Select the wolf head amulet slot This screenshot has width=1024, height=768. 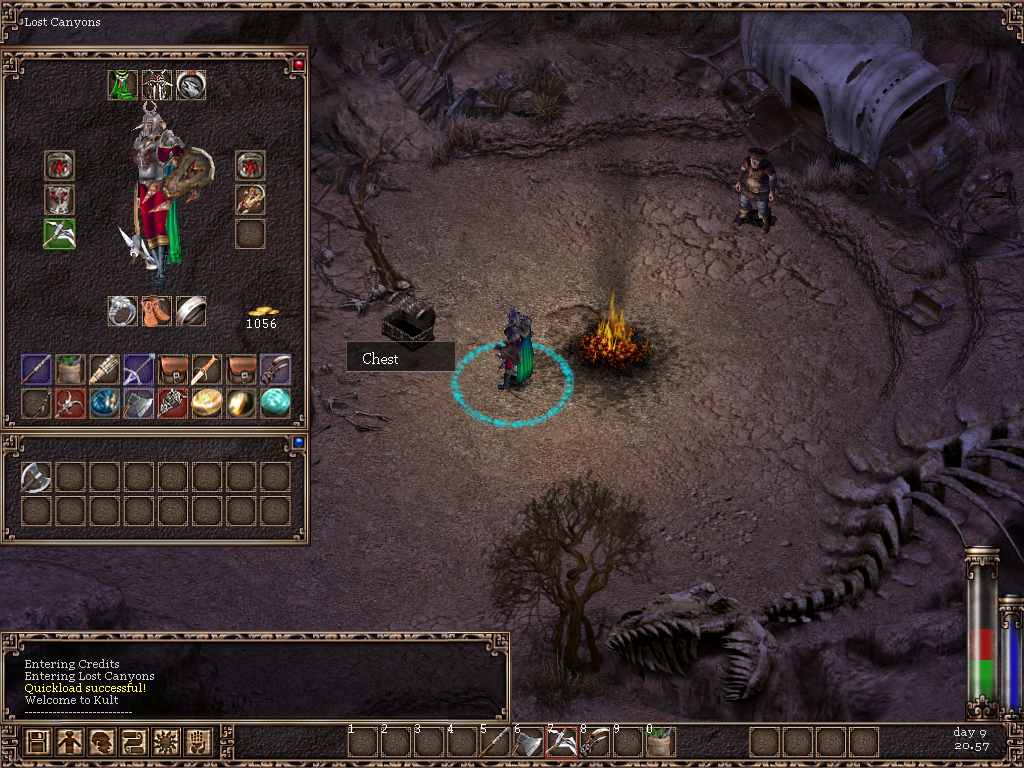pyautogui.click(x=191, y=86)
